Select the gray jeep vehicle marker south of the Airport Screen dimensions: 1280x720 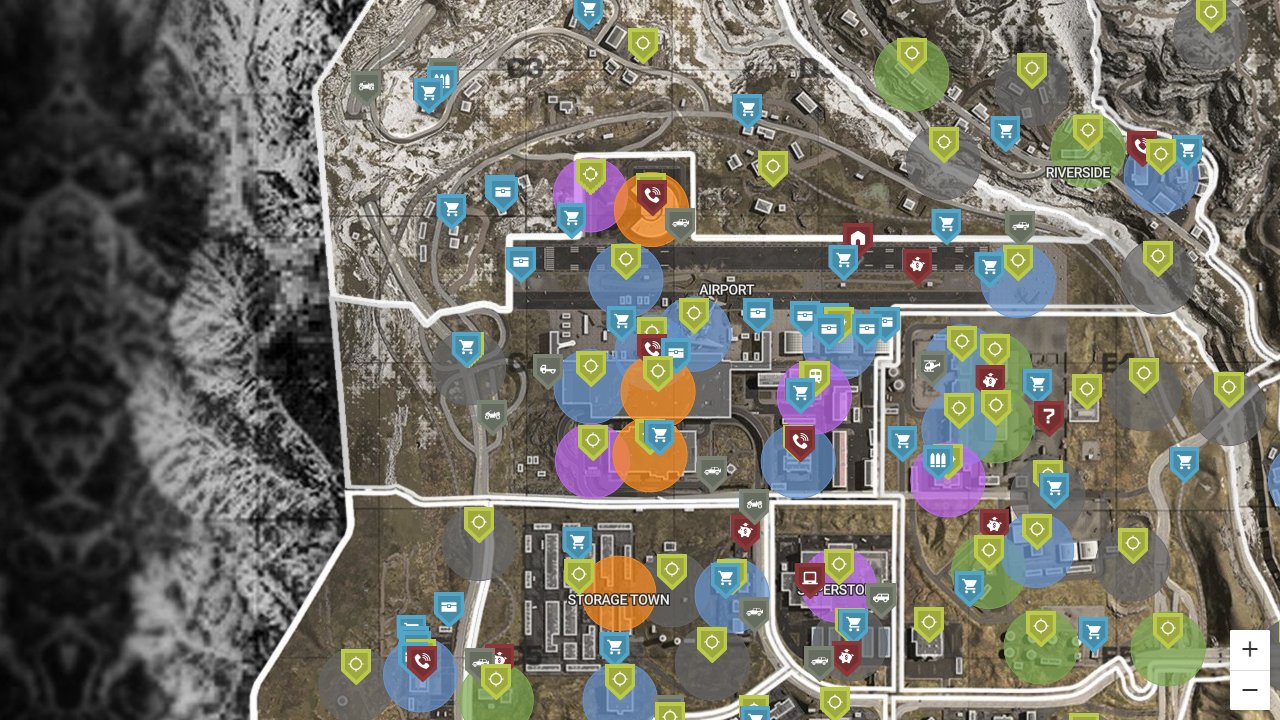[x=713, y=470]
